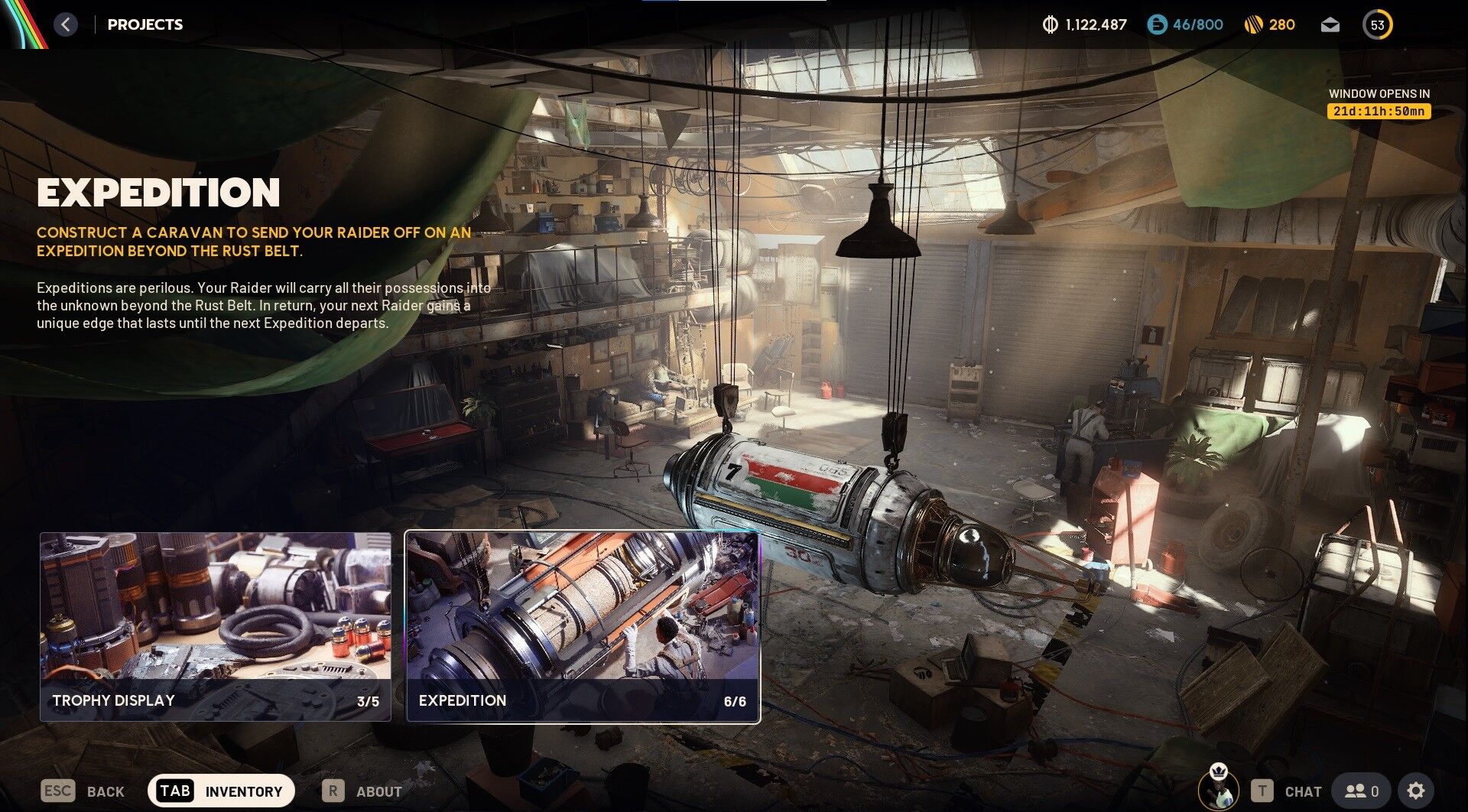
Task: Click the player level 53 badge
Action: click(1377, 24)
